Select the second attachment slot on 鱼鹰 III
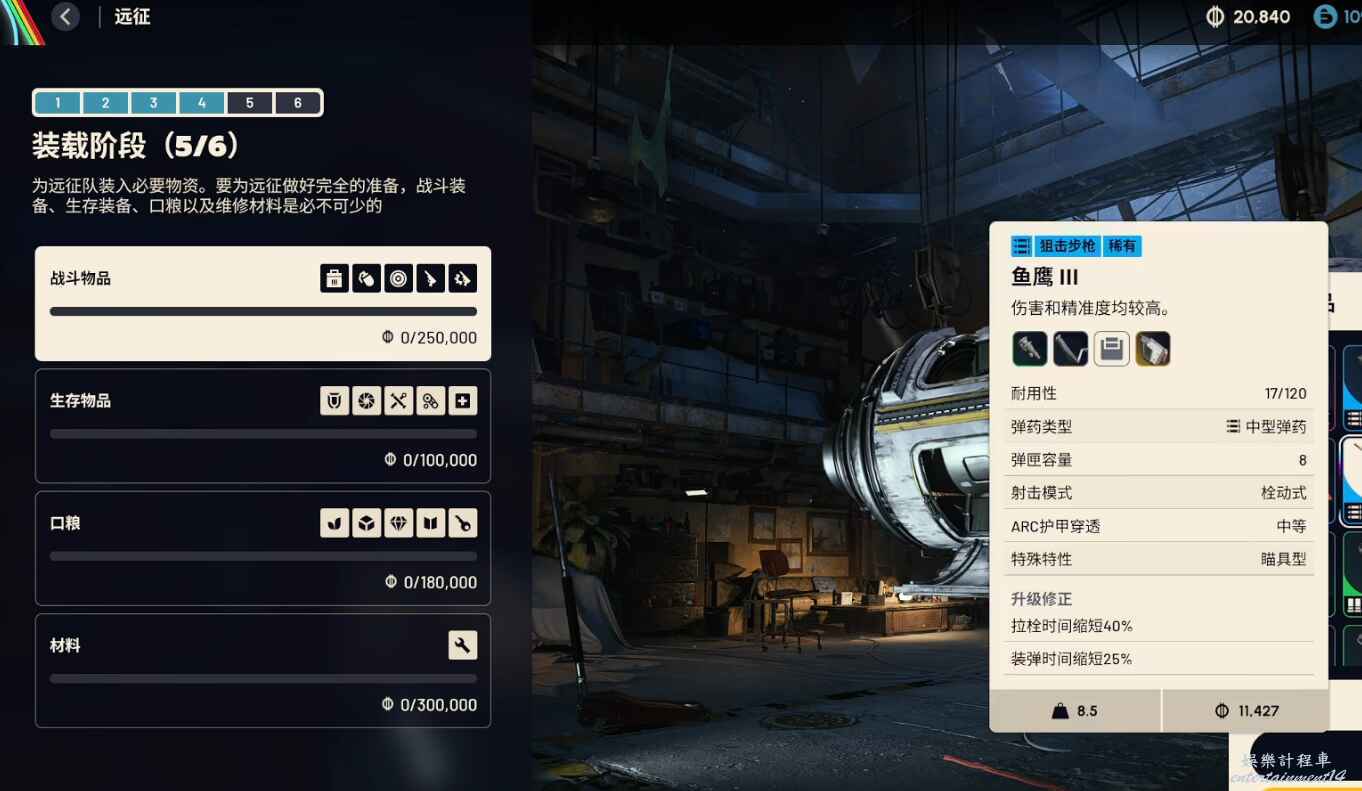Image resolution: width=1362 pixels, height=791 pixels. pyautogui.click(x=1070, y=349)
